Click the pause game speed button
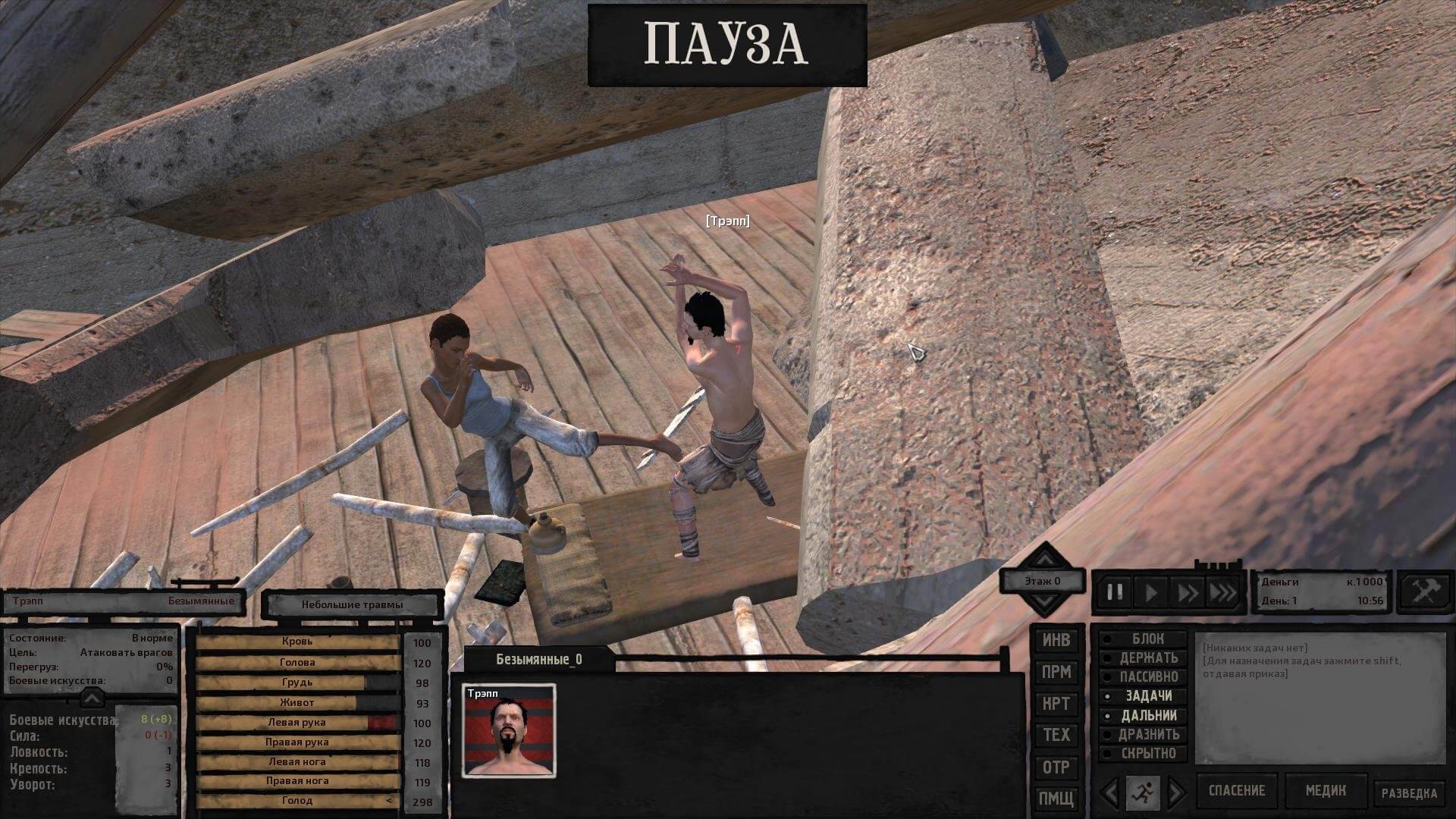Viewport: 1456px width, 819px height. pyautogui.click(x=1115, y=592)
